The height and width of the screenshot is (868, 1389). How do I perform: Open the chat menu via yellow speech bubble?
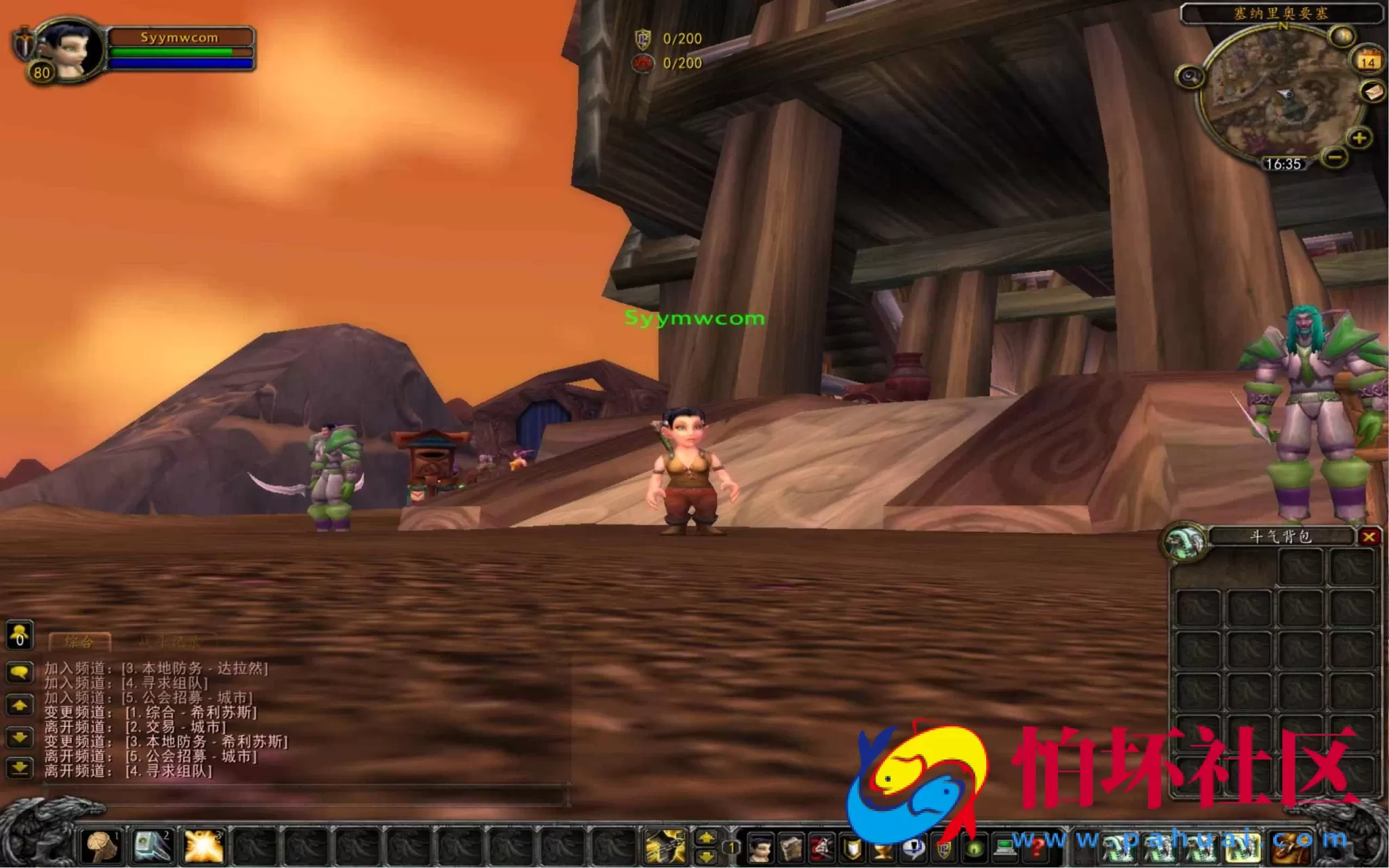point(19,671)
